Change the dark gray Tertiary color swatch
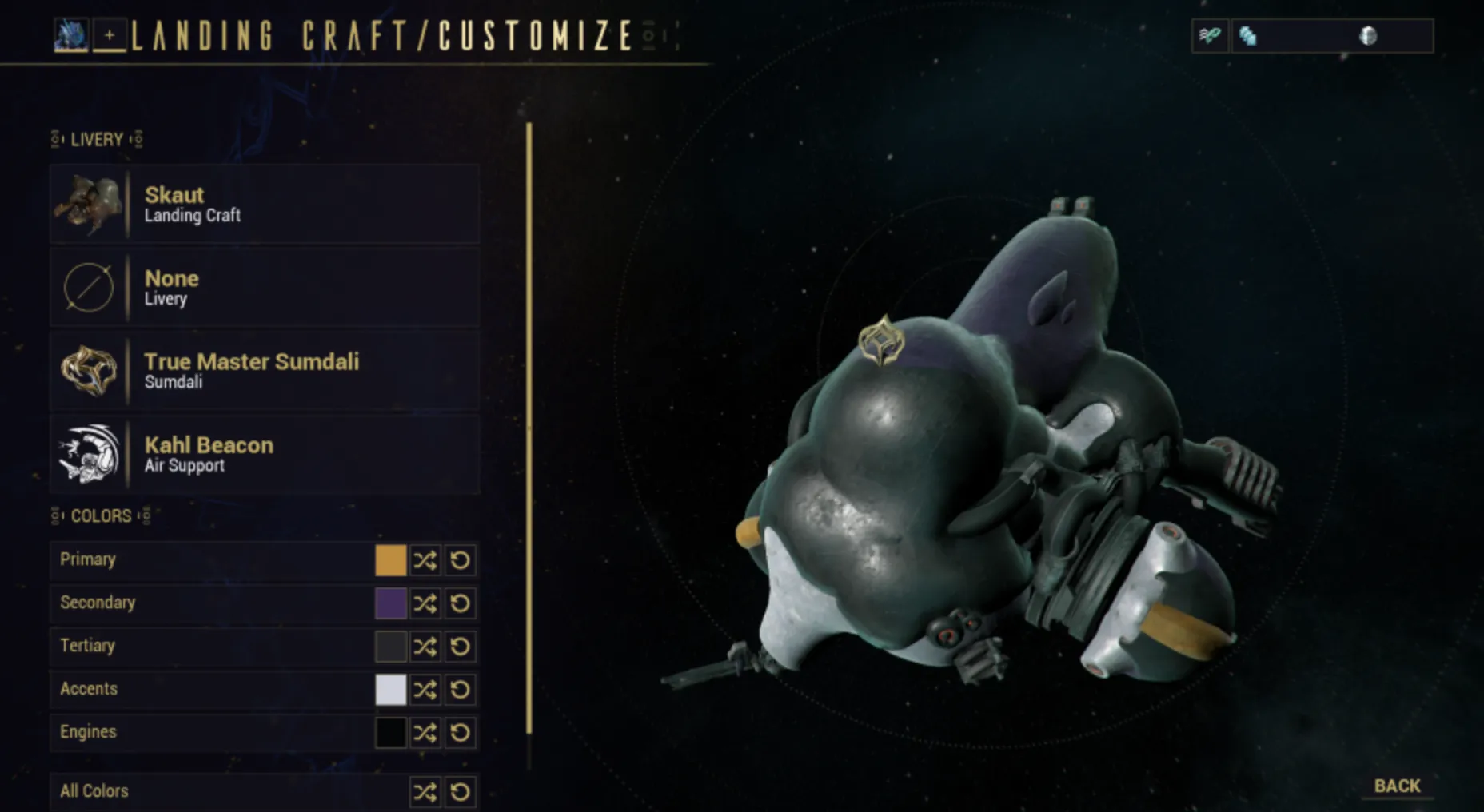 [390, 647]
